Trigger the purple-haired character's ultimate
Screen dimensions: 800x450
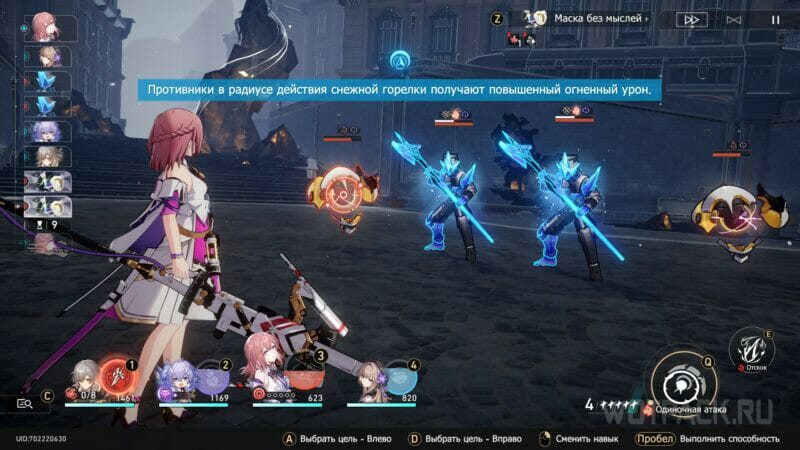[x=212, y=378]
